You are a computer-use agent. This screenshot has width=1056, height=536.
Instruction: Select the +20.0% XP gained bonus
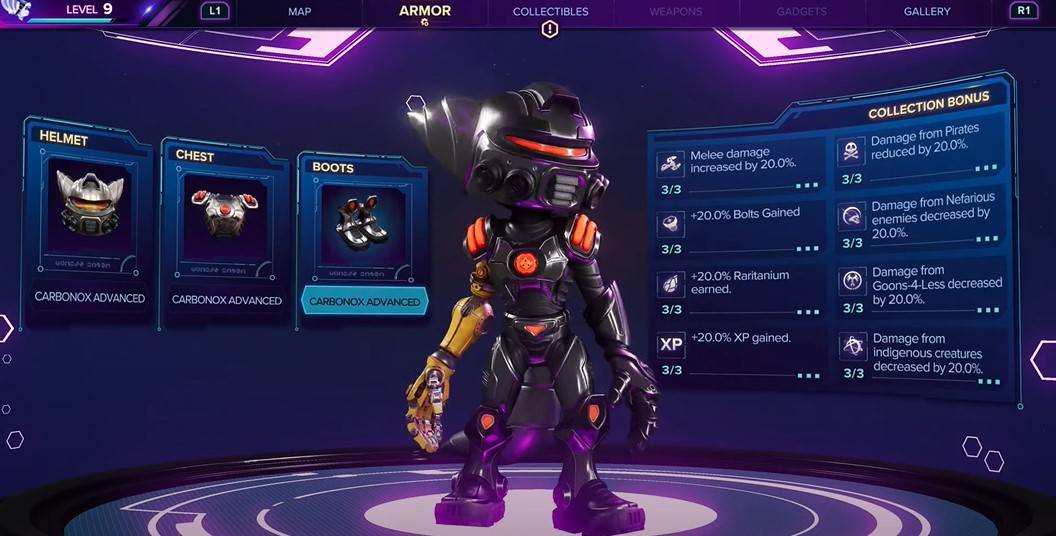(740, 352)
